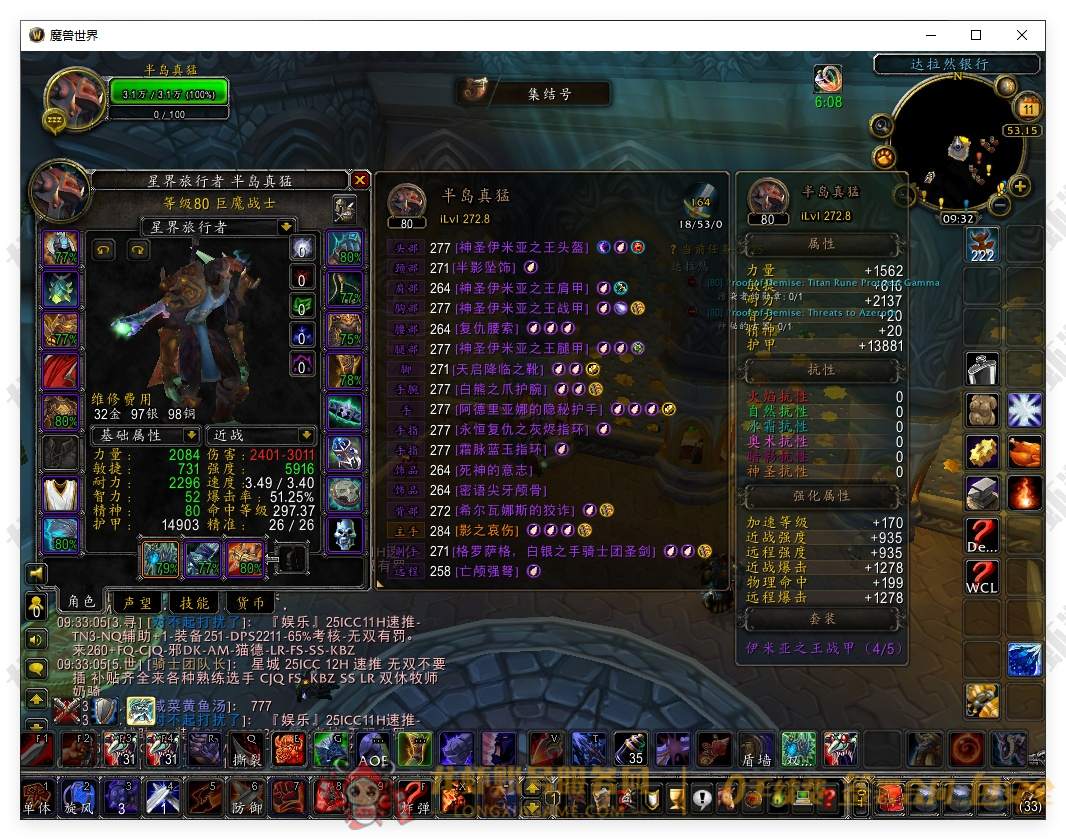Switch to the 声望 reputation tab
The width and height of the screenshot is (1066, 840).
point(138,602)
